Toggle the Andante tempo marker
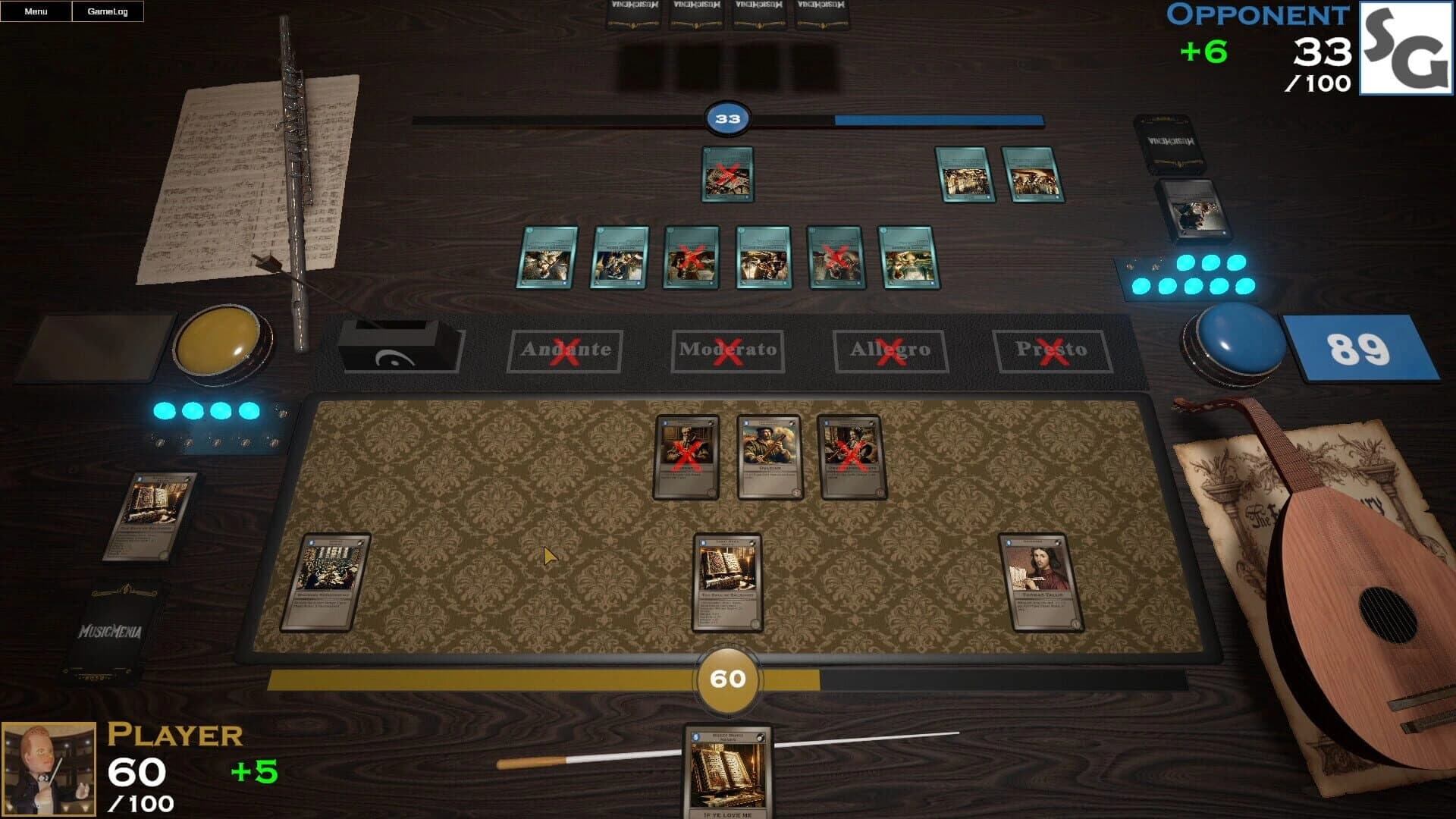This screenshot has width=1456, height=819. 565,351
